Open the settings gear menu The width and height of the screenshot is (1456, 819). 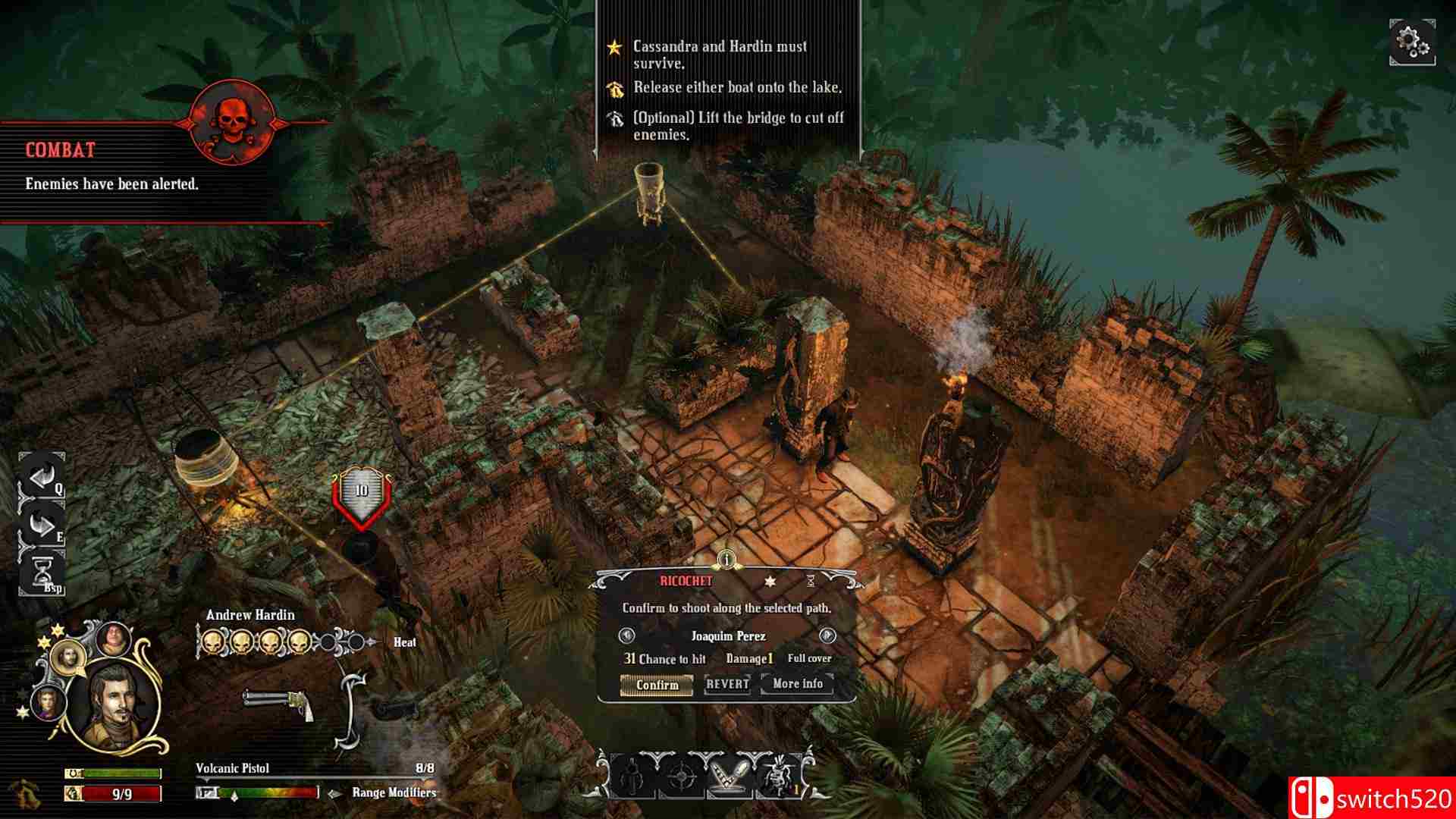(1412, 44)
